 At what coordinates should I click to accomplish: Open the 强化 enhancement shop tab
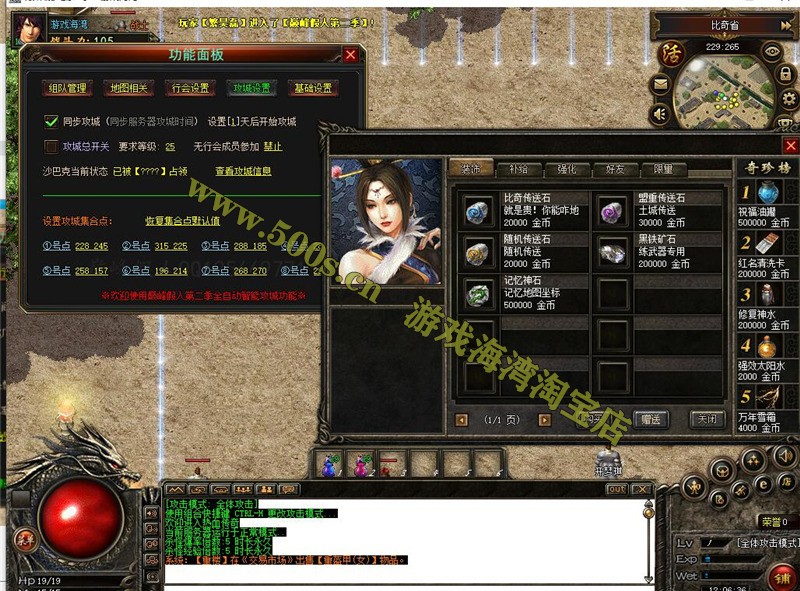[x=566, y=169]
